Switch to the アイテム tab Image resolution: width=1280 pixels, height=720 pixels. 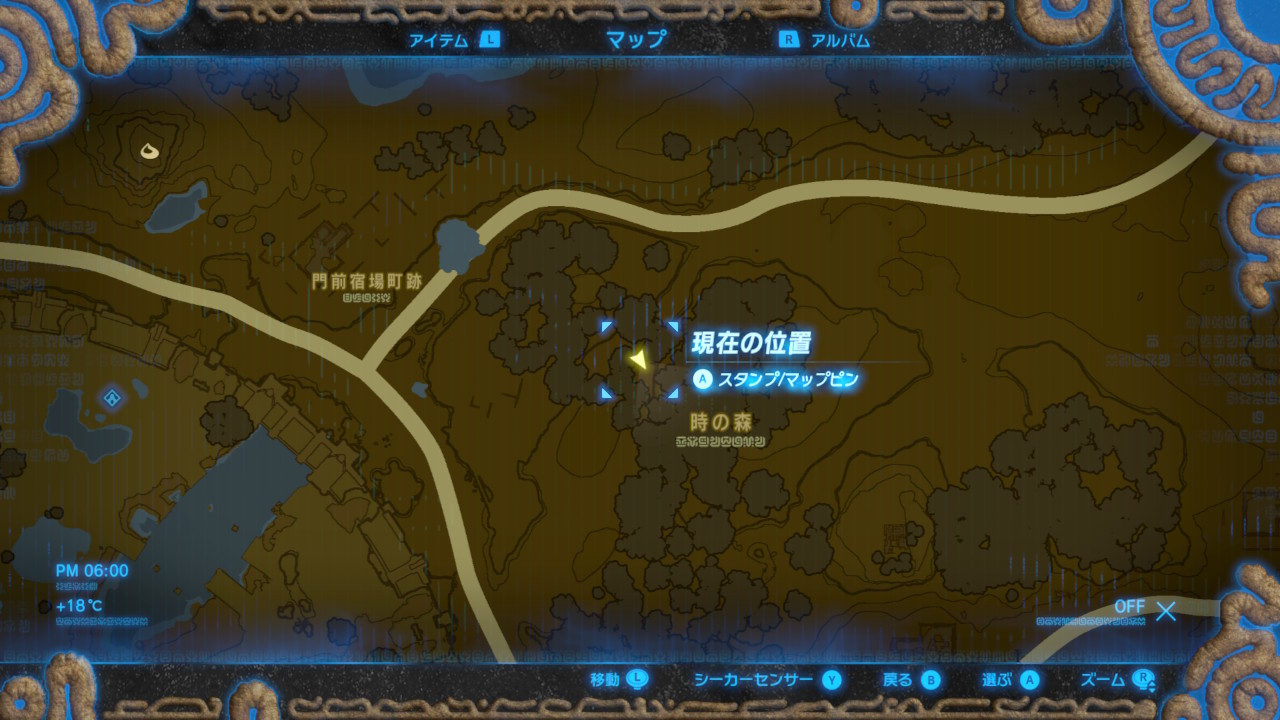[440, 40]
